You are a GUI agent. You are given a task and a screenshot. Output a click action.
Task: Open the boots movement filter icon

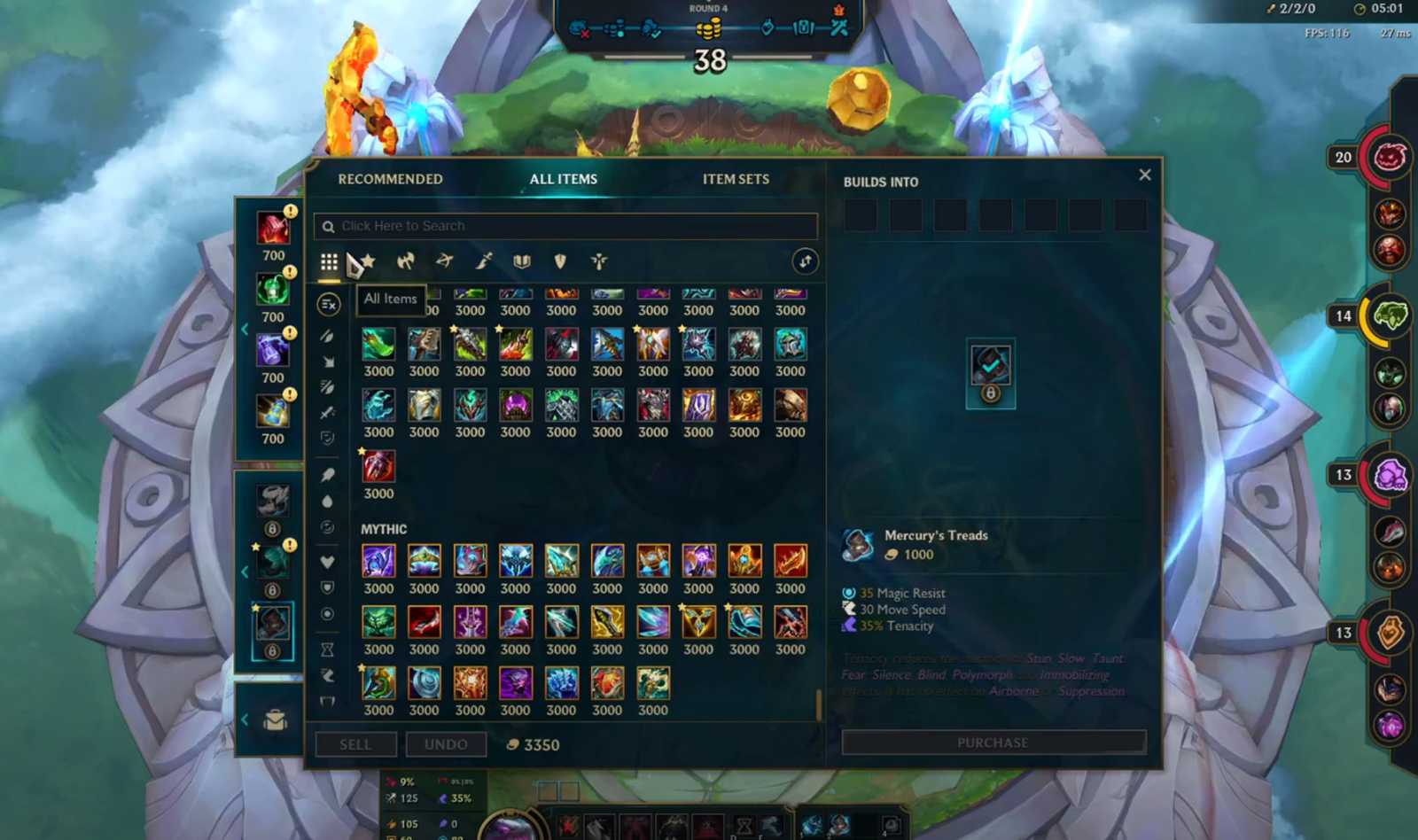[x=327, y=676]
